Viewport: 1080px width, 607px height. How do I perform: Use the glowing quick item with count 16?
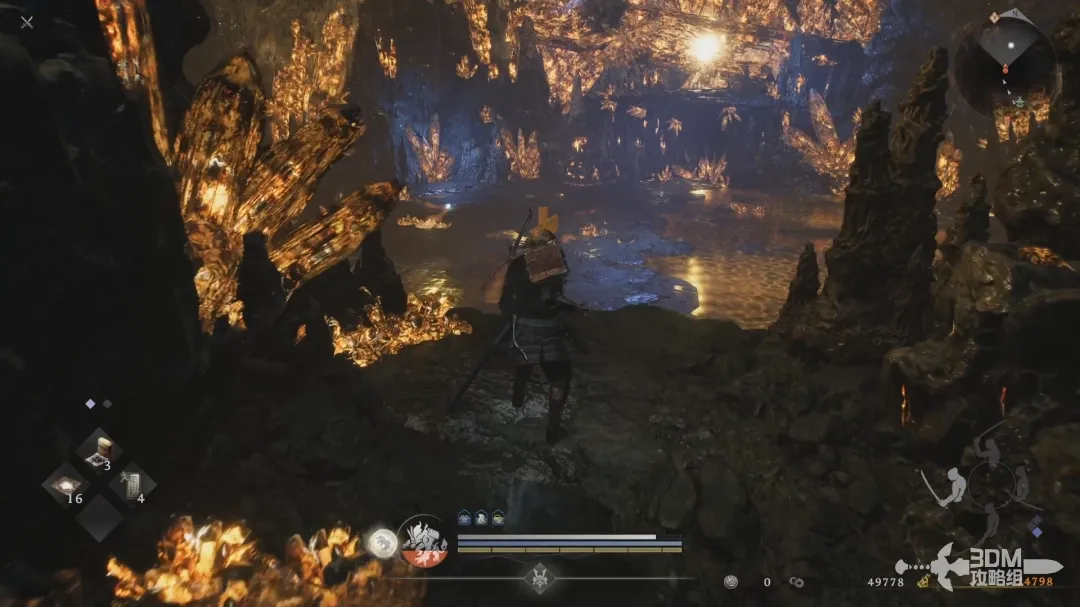click(x=66, y=485)
